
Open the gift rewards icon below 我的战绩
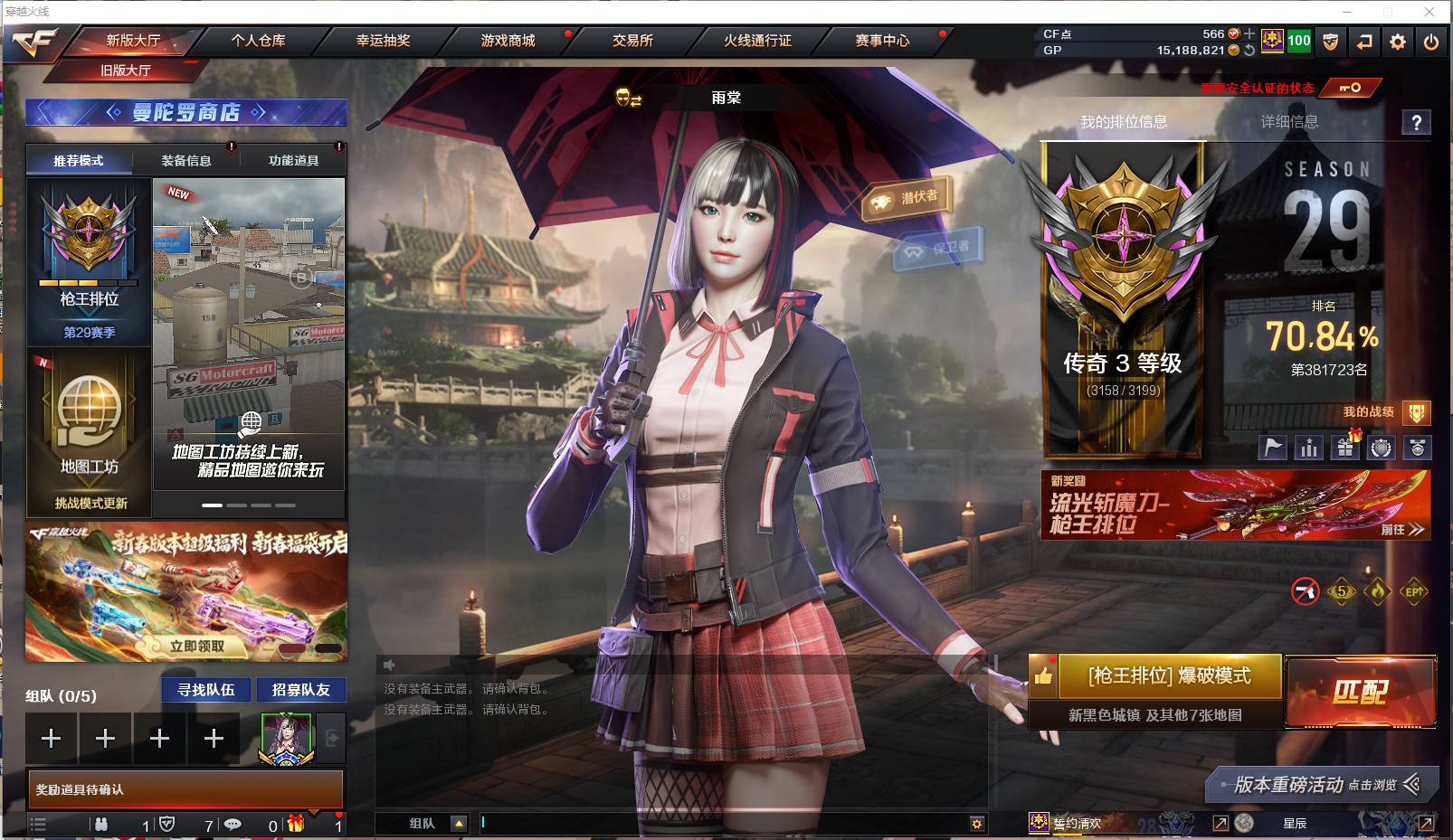1346,447
